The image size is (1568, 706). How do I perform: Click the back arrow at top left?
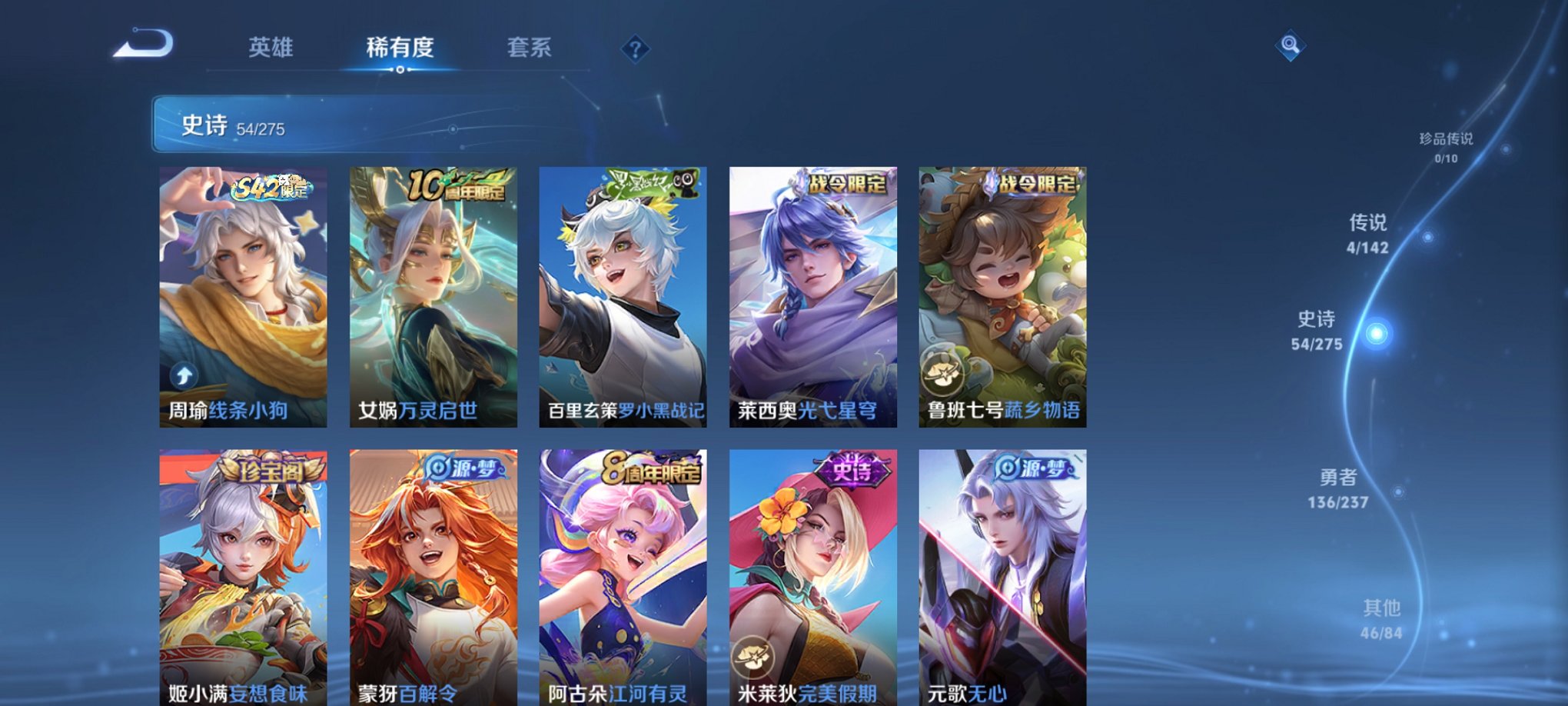pyautogui.click(x=142, y=46)
